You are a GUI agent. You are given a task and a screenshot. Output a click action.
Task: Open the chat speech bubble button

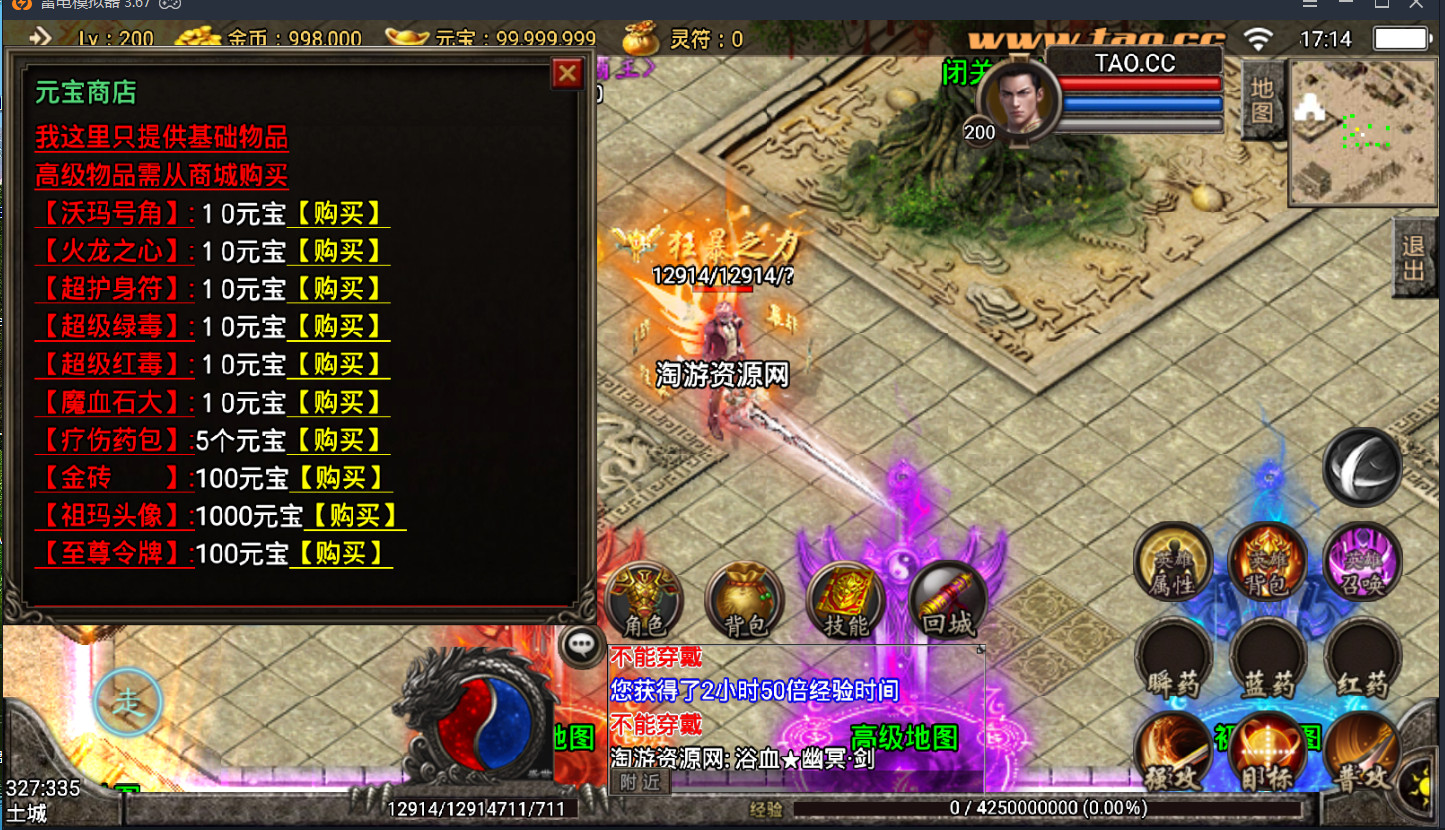(581, 646)
